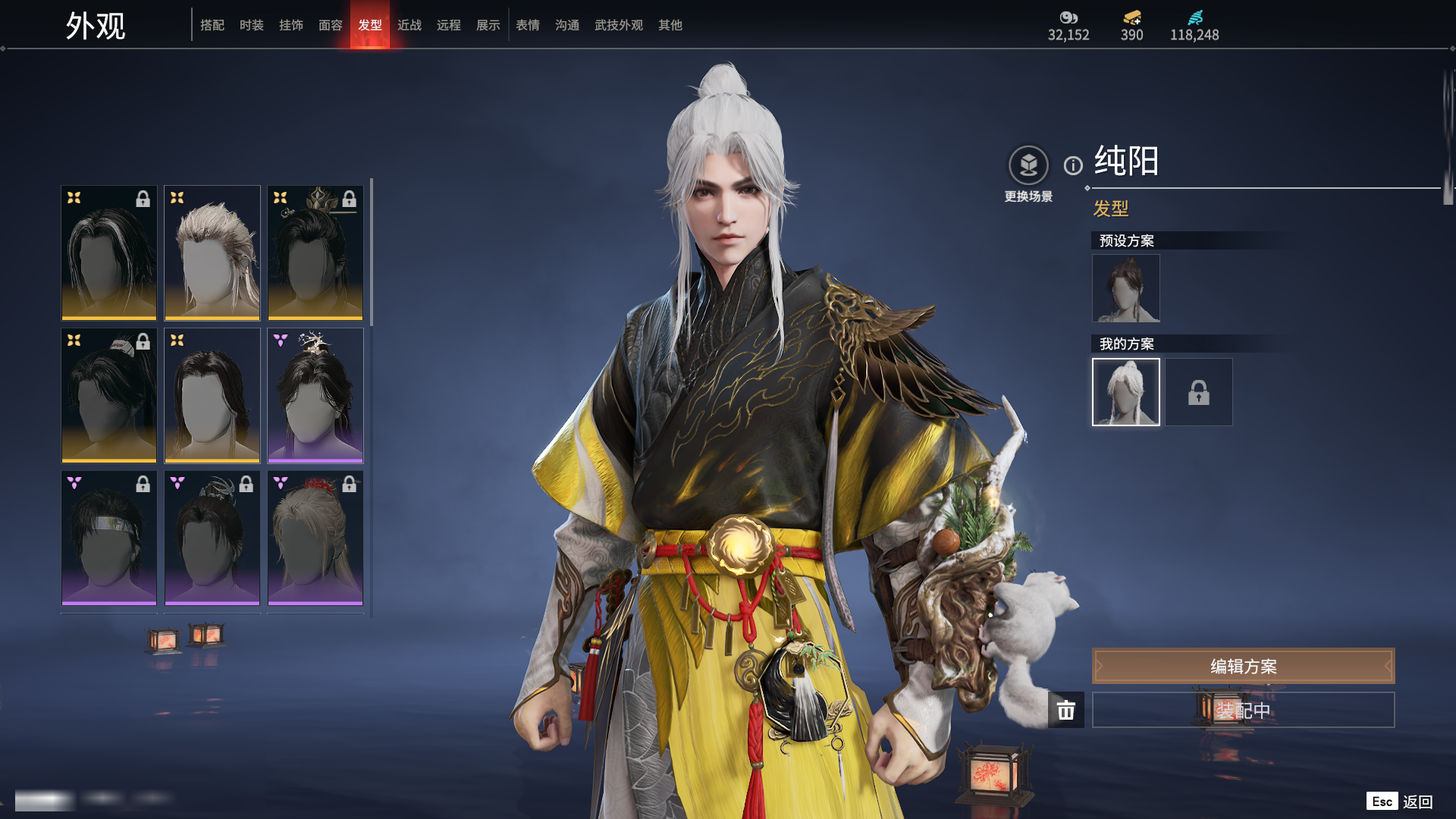Show the 表情 expressions tab
This screenshot has width=1456, height=819.
tap(528, 25)
